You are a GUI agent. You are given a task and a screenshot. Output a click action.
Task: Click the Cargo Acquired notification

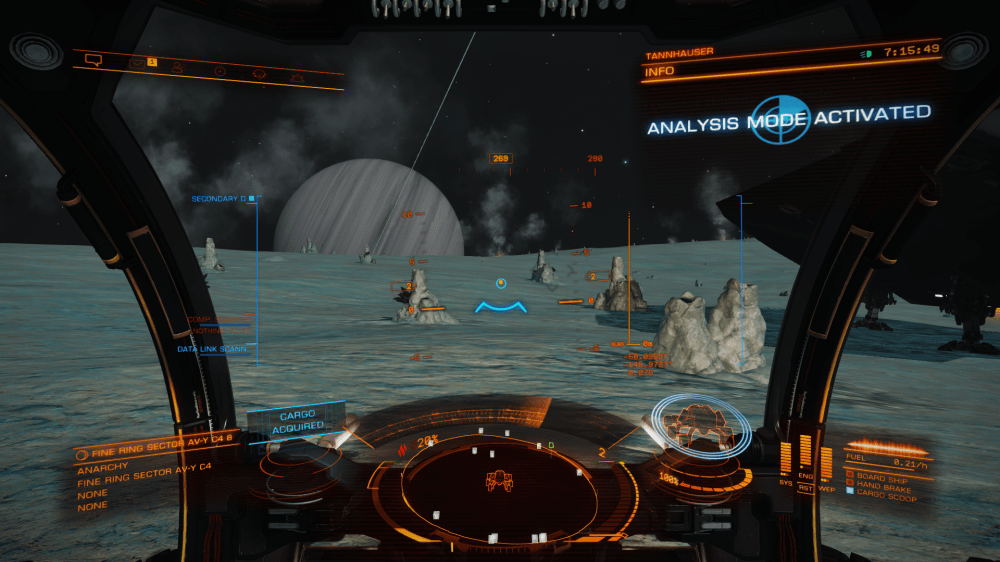(x=297, y=421)
